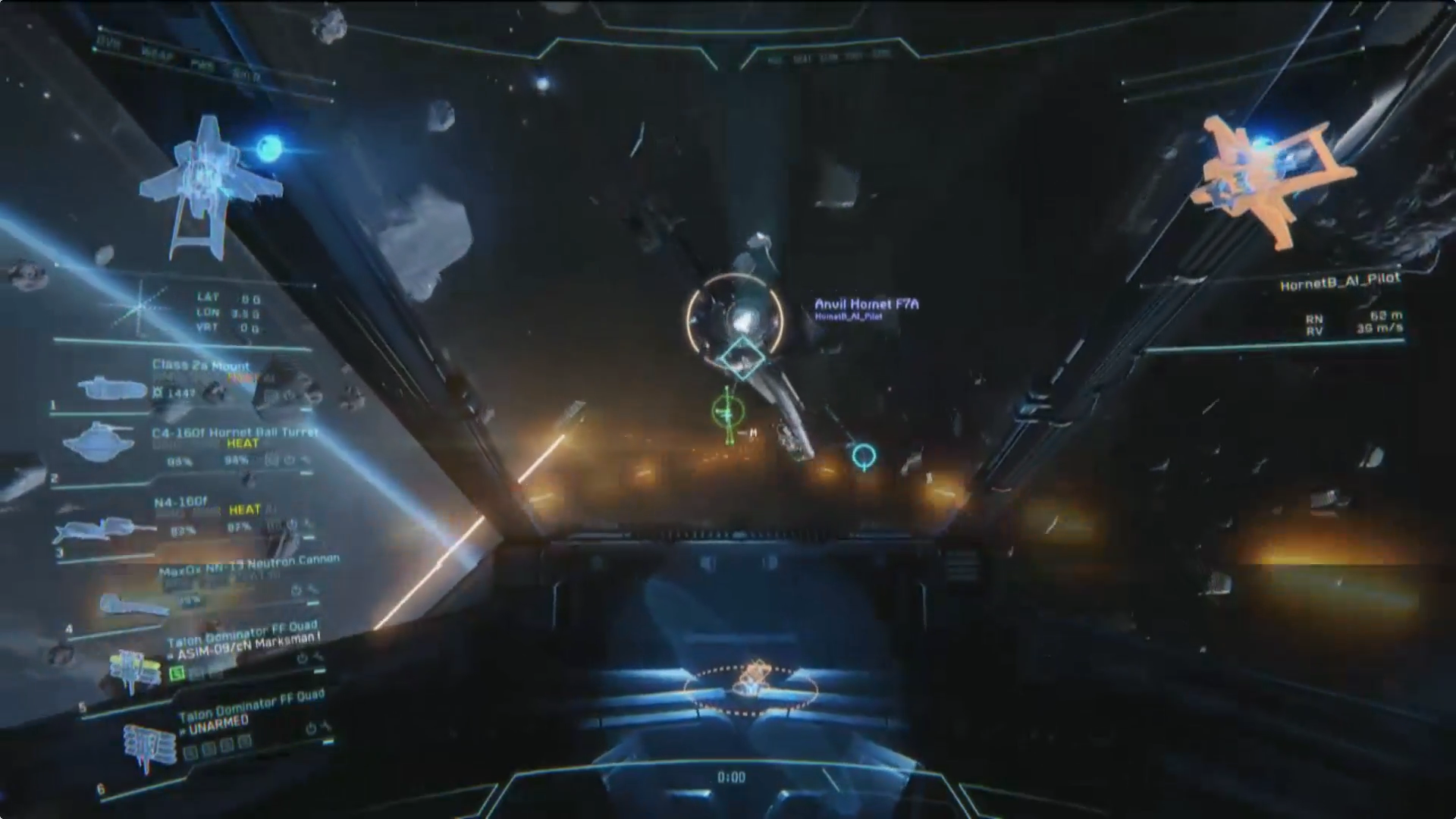This screenshot has height=819, width=1456.
Task: Select the Class 2a Mount weapon row
Action: [x=200, y=366]
